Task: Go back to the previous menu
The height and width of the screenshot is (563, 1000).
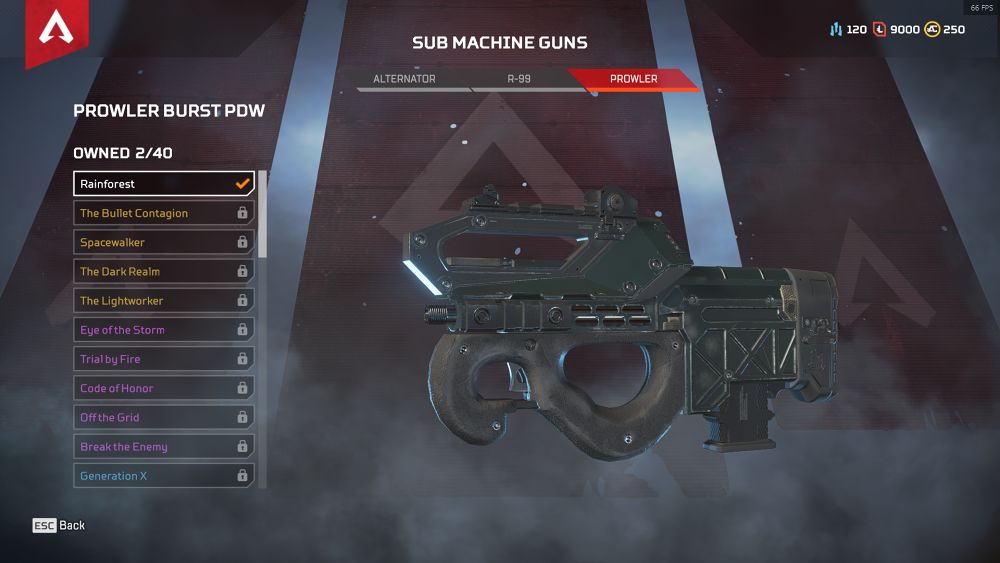Action: [x=59, y=525]
